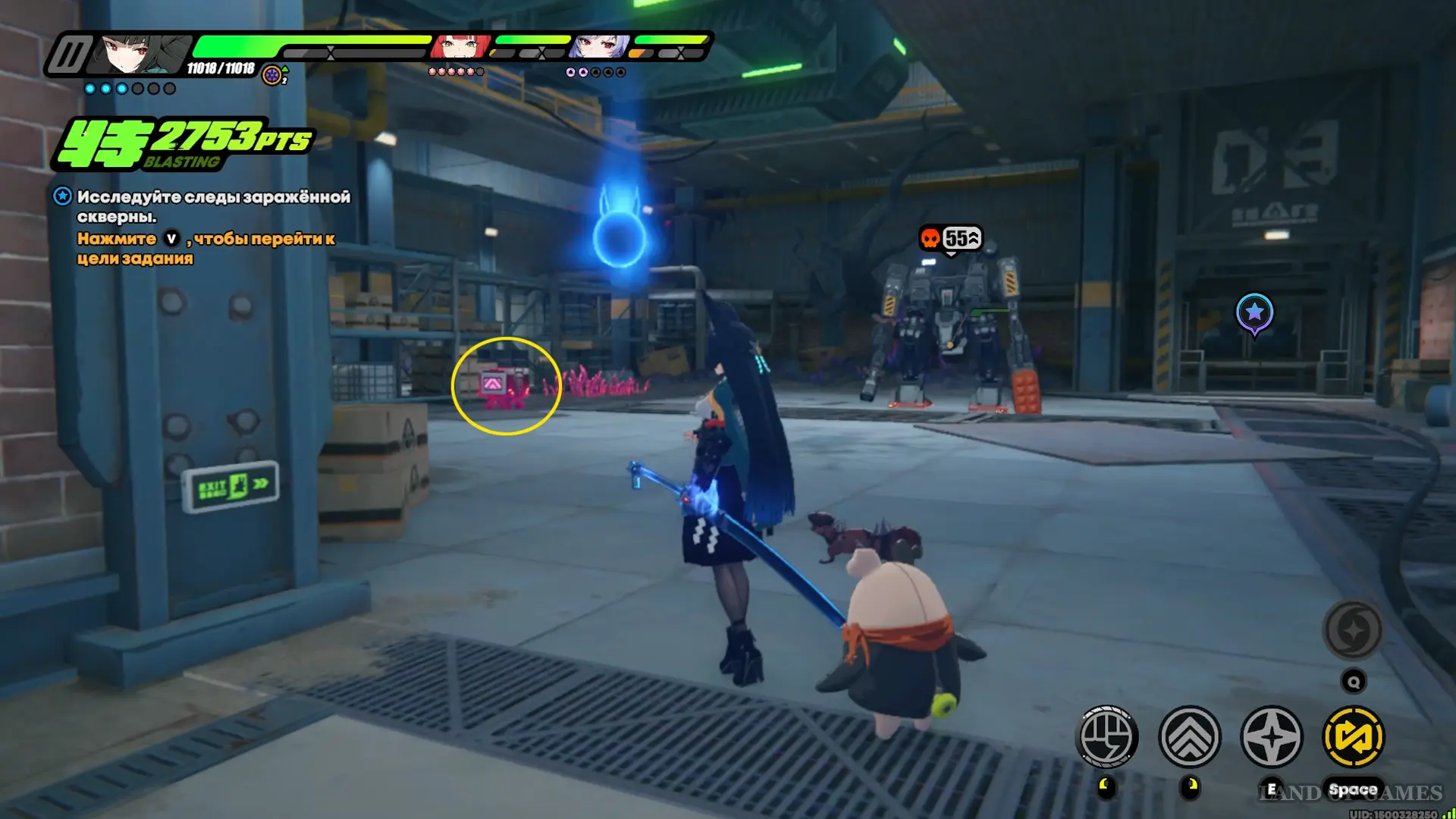Tap the yellow character swap icon
The image size is (1456, 819).
pyautogui.click(x=1354, y=736)
